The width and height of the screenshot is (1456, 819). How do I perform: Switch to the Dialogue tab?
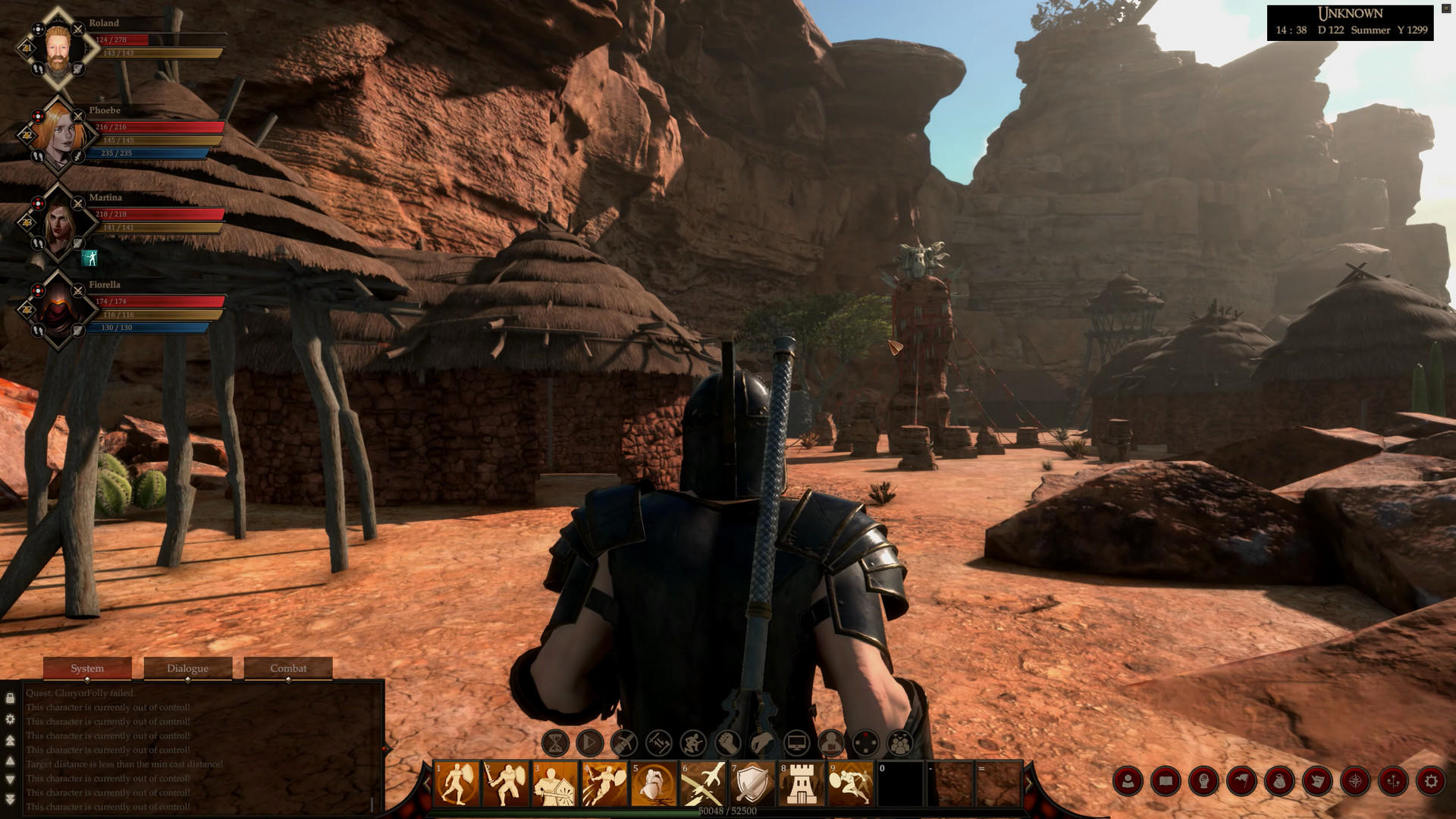(x=188, y=669)
